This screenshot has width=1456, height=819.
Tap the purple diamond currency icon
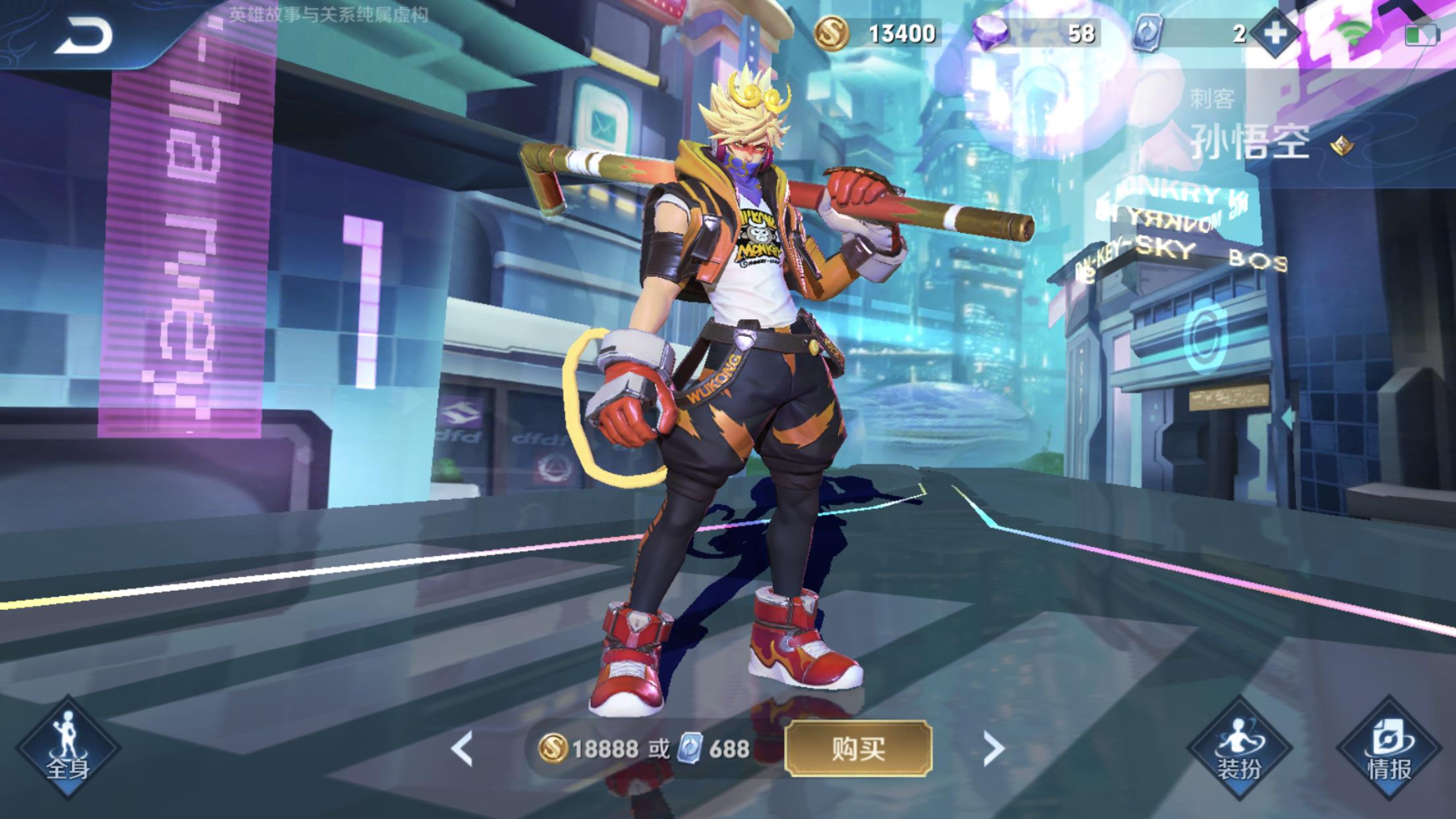click(990, 33)
